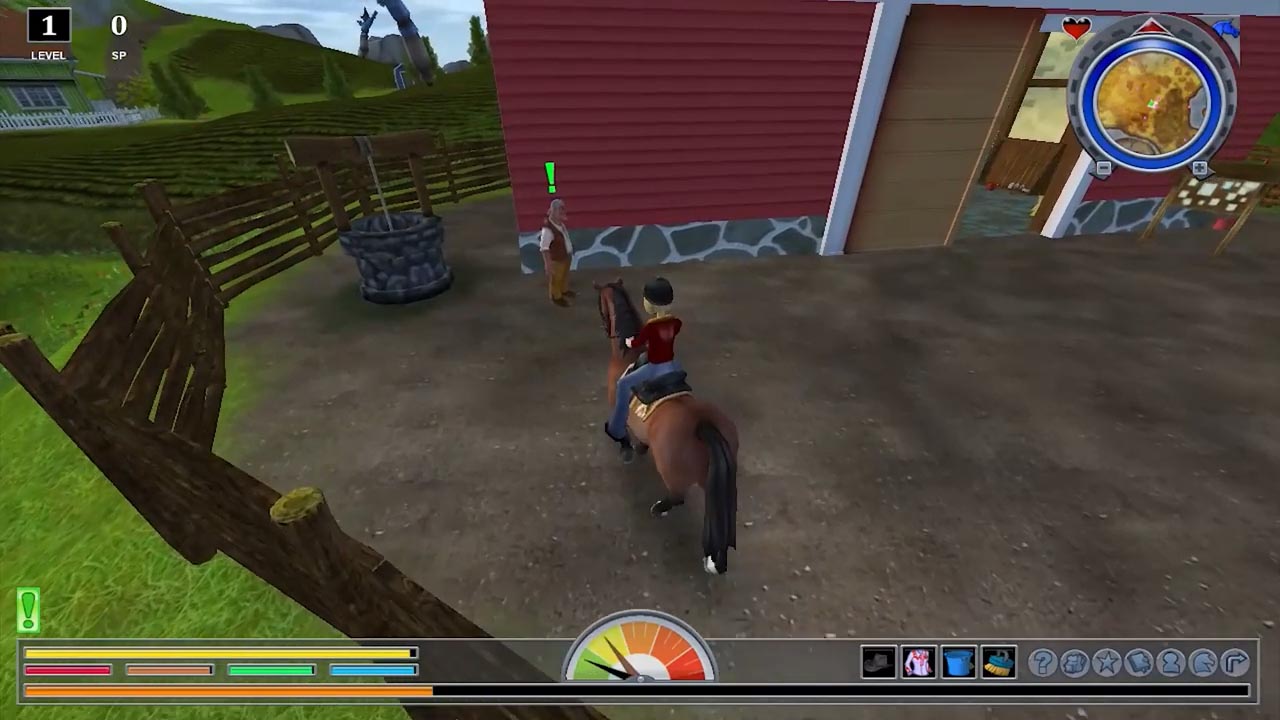Open the character profile person icon

pos(1170,662)
